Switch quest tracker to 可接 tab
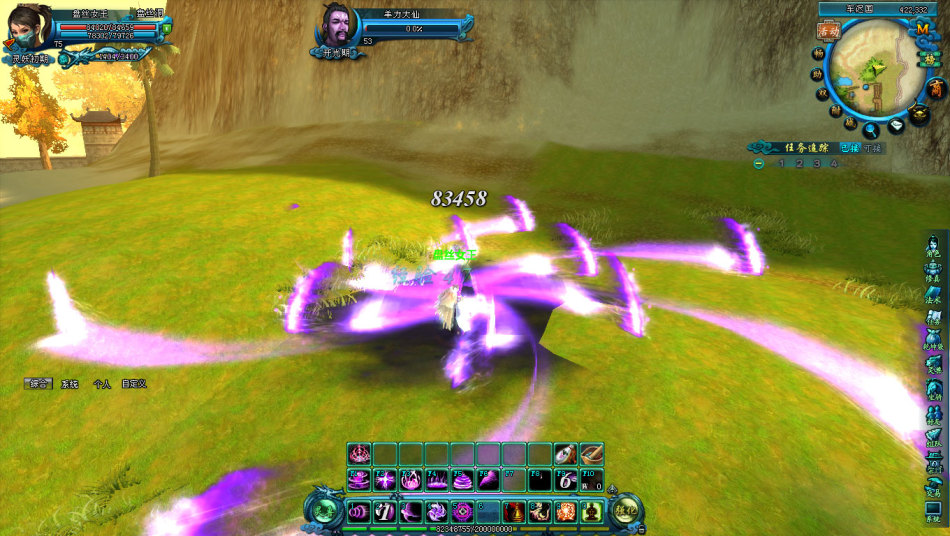 pos(873,148)
